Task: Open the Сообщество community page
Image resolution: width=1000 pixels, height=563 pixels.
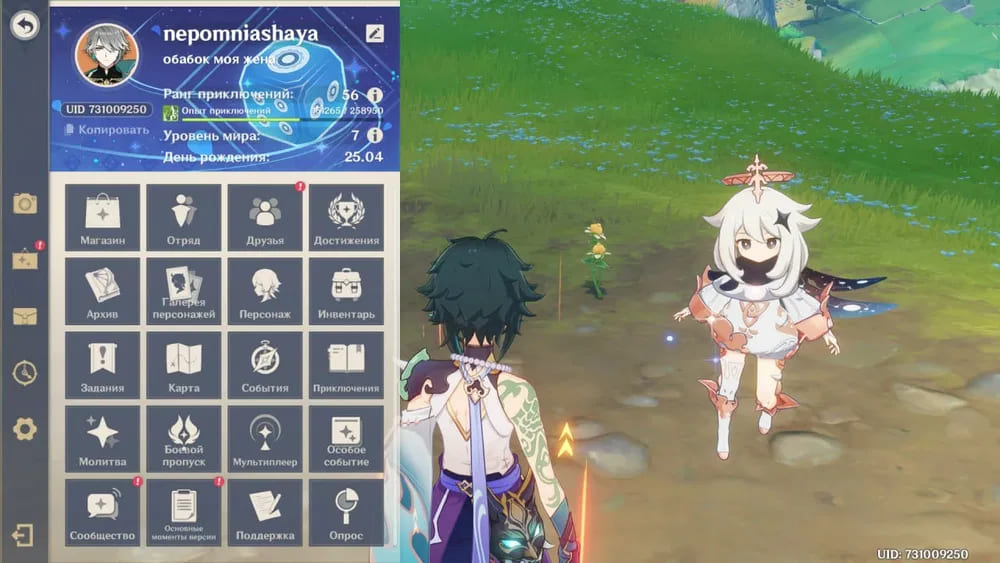Action: 102,512
